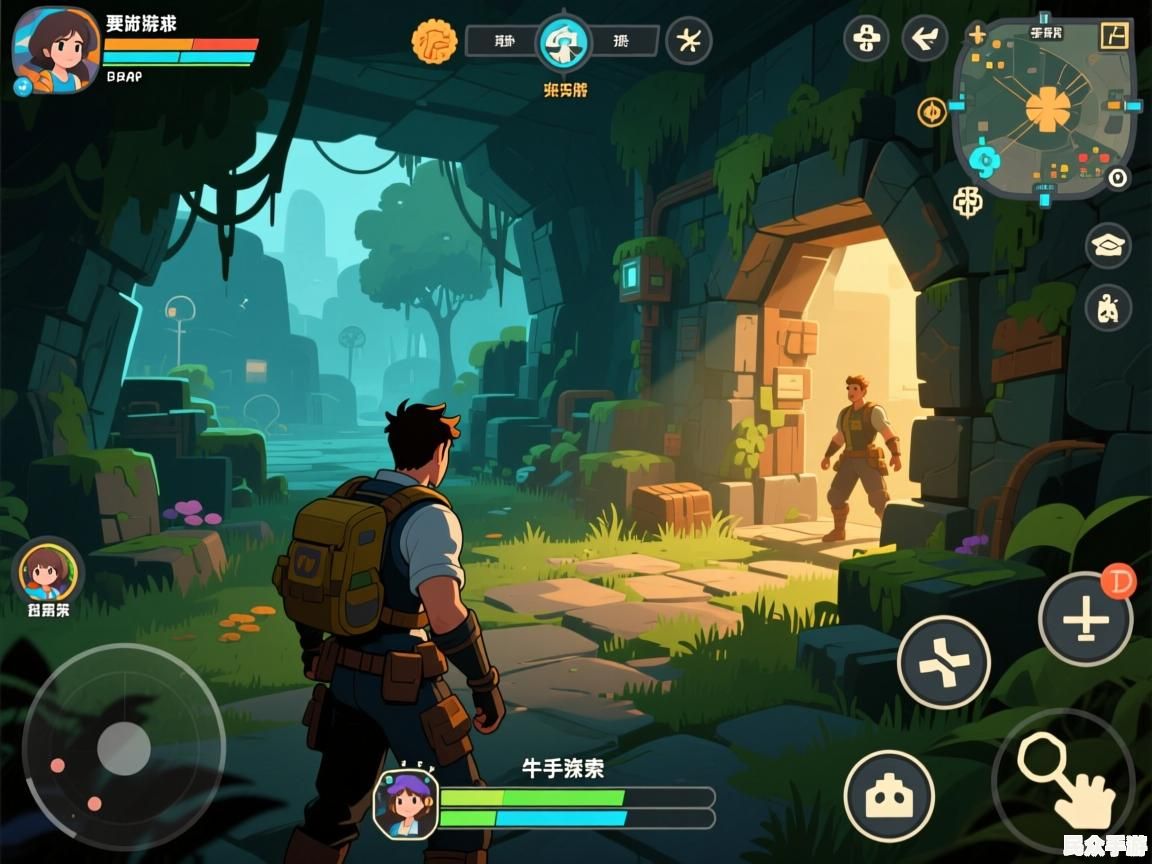Open the graduation cap icon button
This screenshot has height=864, width=1152.
[x=1108, y=245]
